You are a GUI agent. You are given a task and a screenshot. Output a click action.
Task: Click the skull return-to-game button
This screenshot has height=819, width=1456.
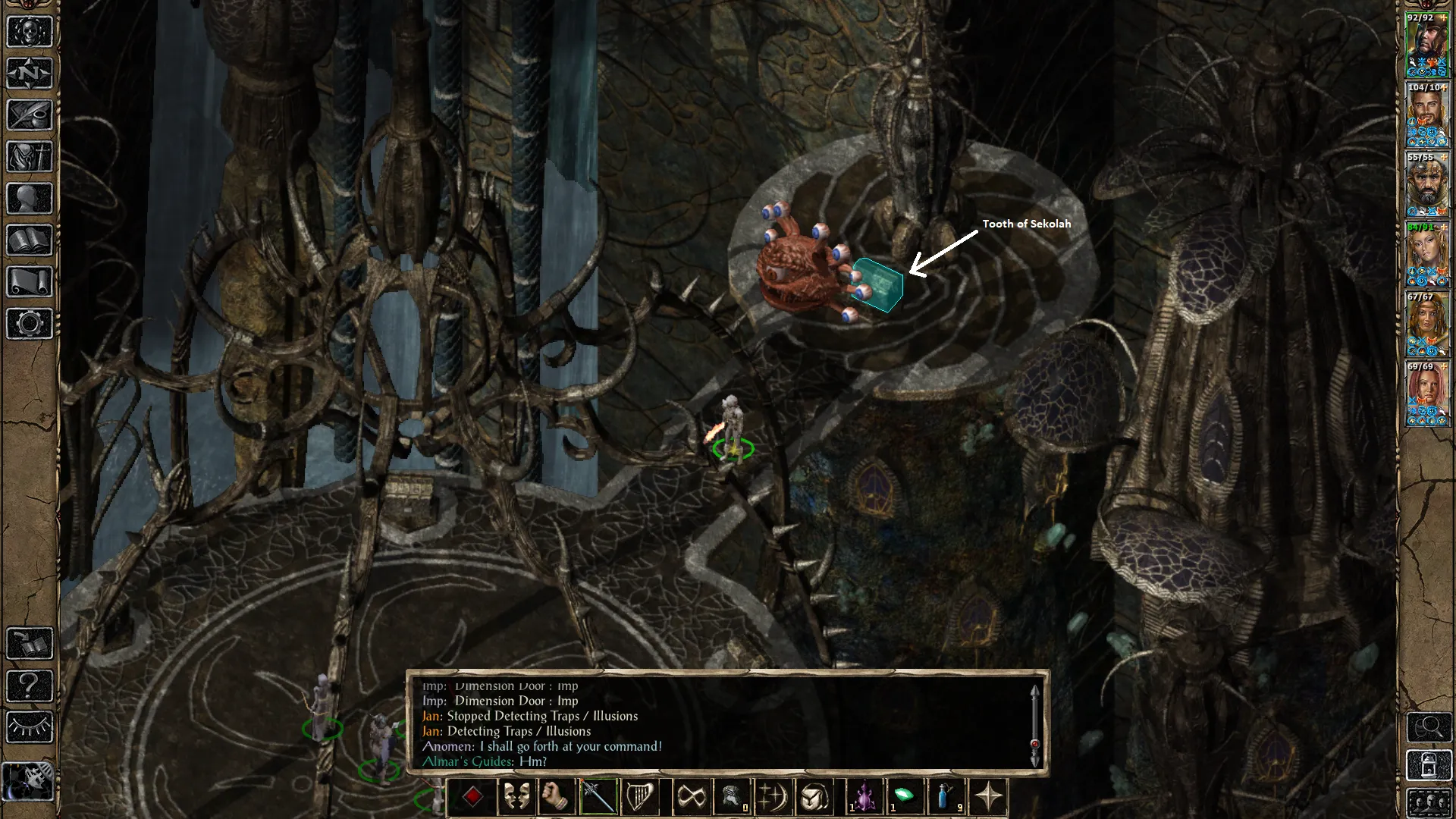30,32
